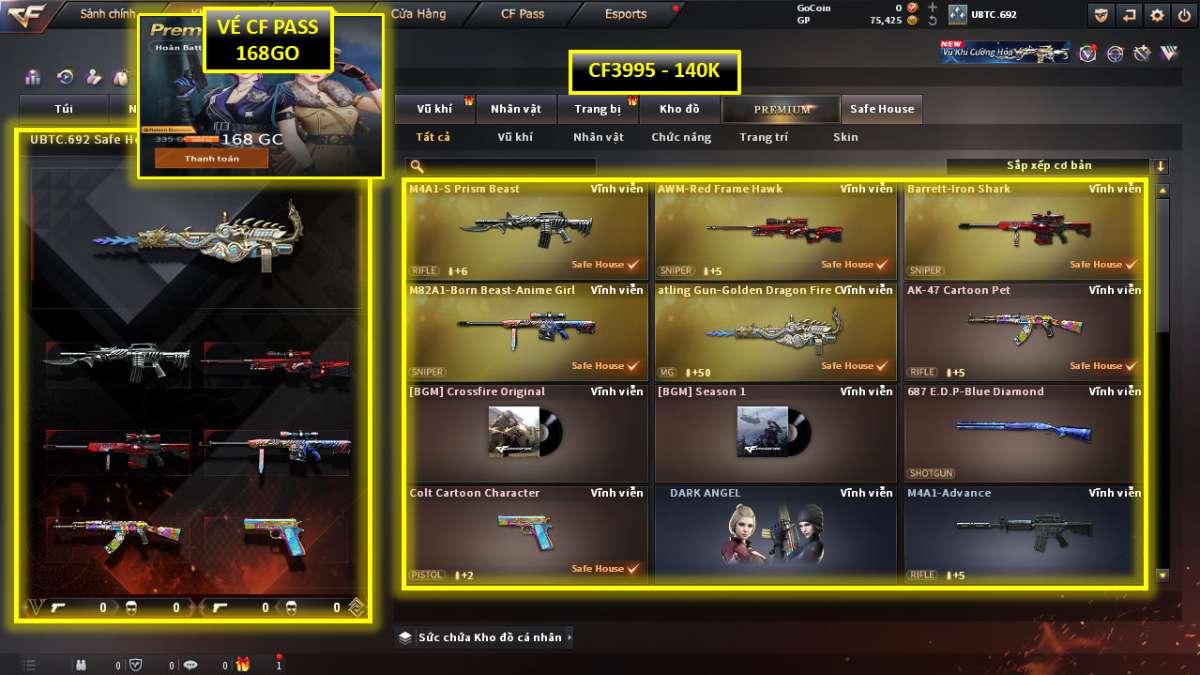Open the Trang bị tab

tap(598, 109)
